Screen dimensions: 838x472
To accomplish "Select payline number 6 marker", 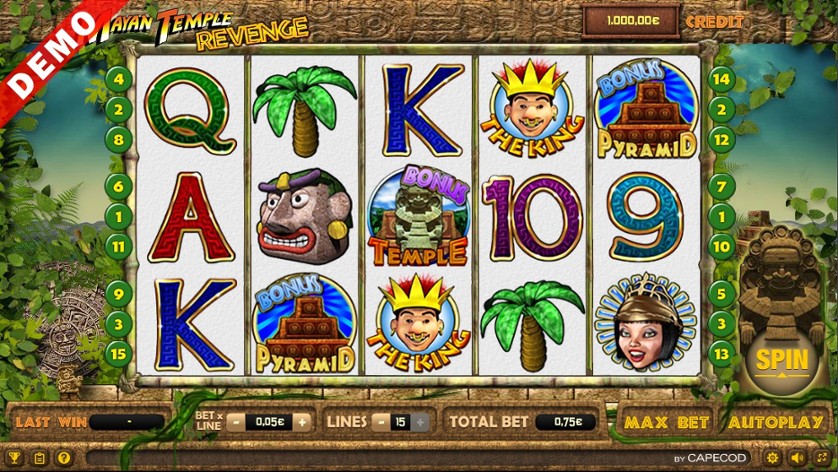I will tap(118, 186).
